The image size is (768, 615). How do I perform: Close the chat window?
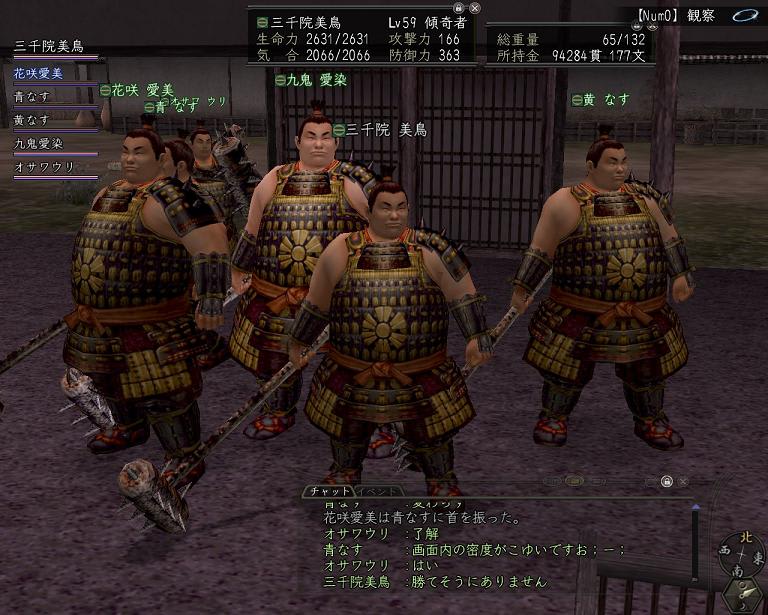(681, 481)
